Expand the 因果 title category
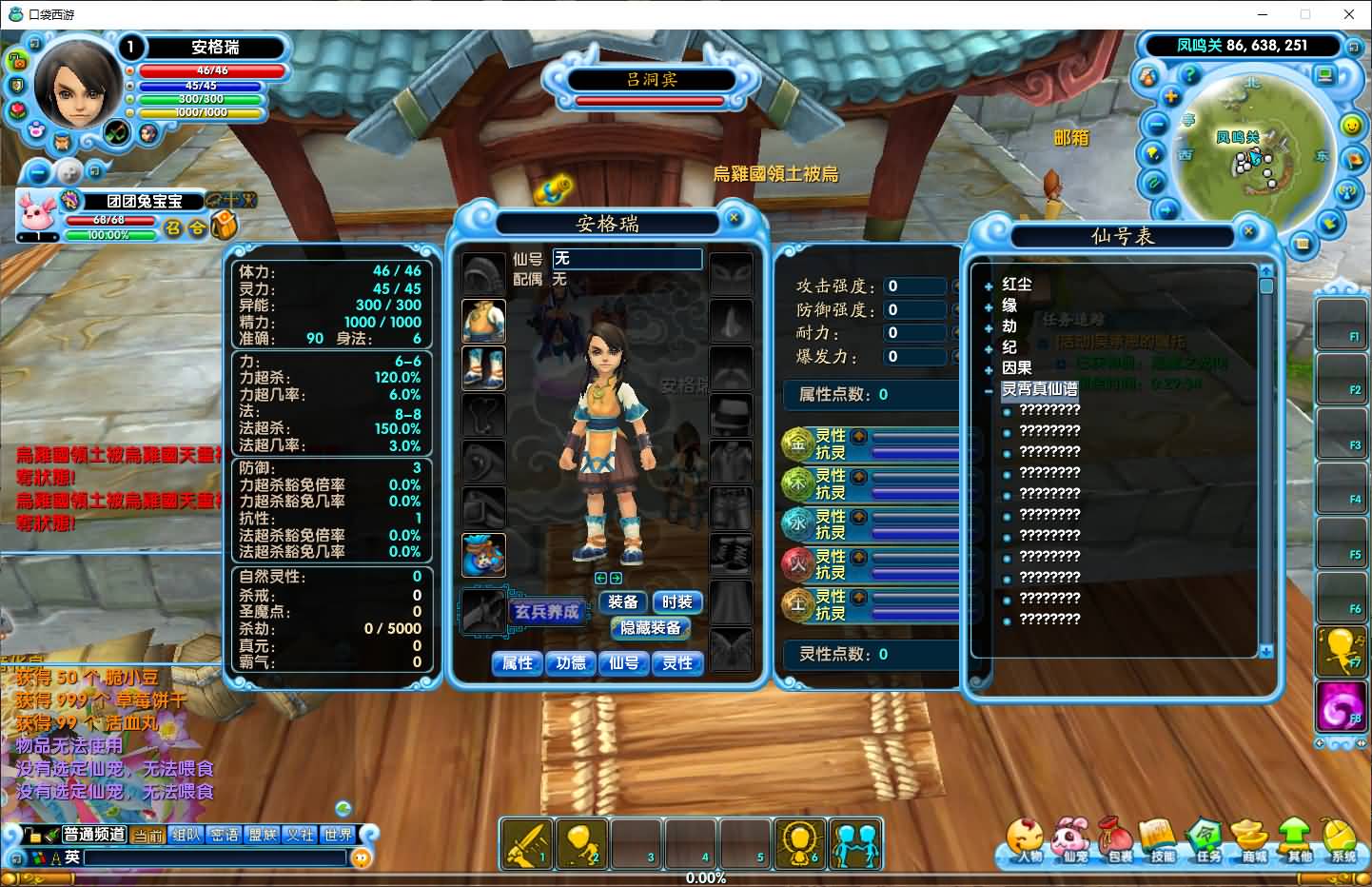This screenshot has width=1372, height=887. click(989, 368)
